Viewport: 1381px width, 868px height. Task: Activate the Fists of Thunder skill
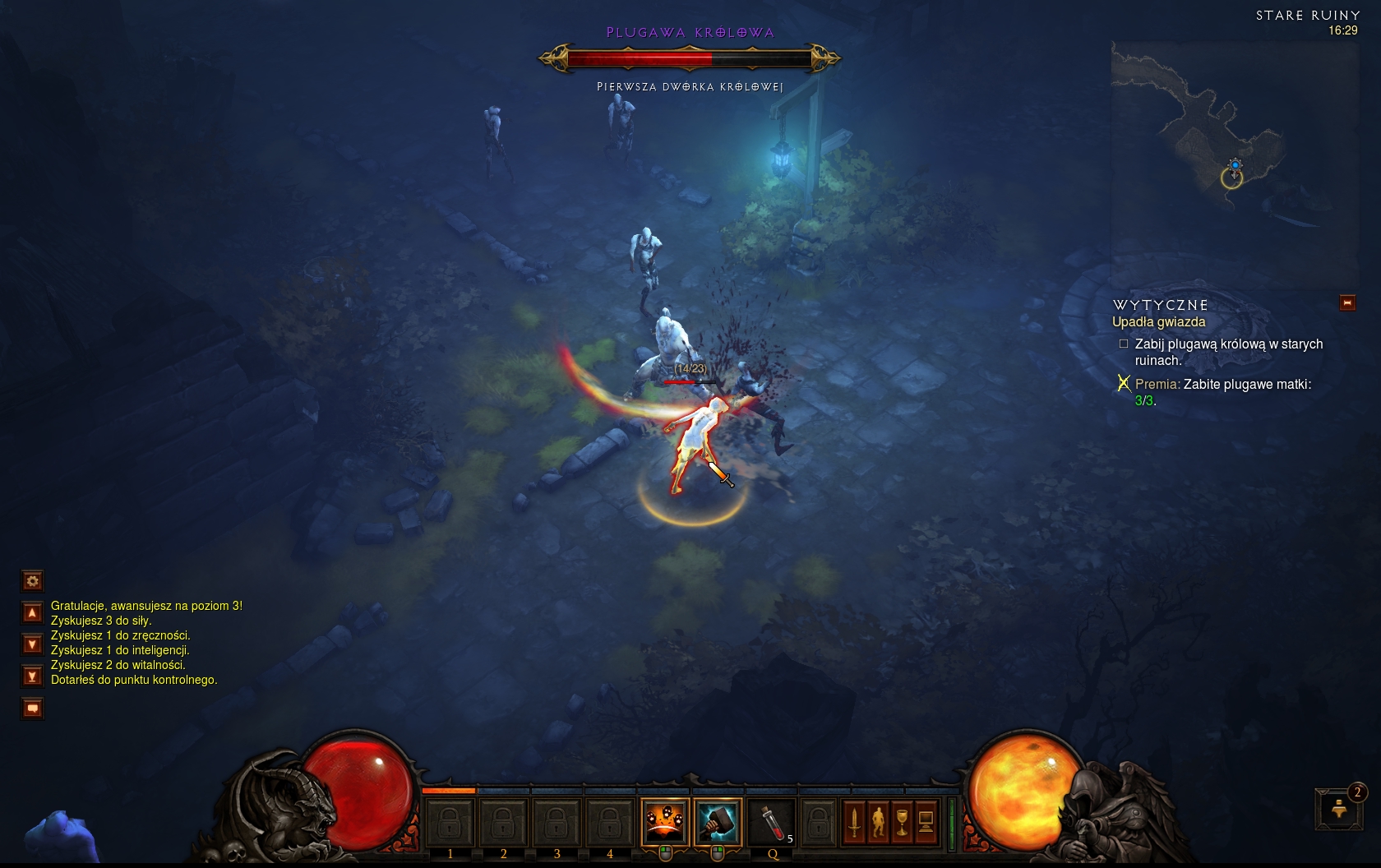tap(665, 820)
